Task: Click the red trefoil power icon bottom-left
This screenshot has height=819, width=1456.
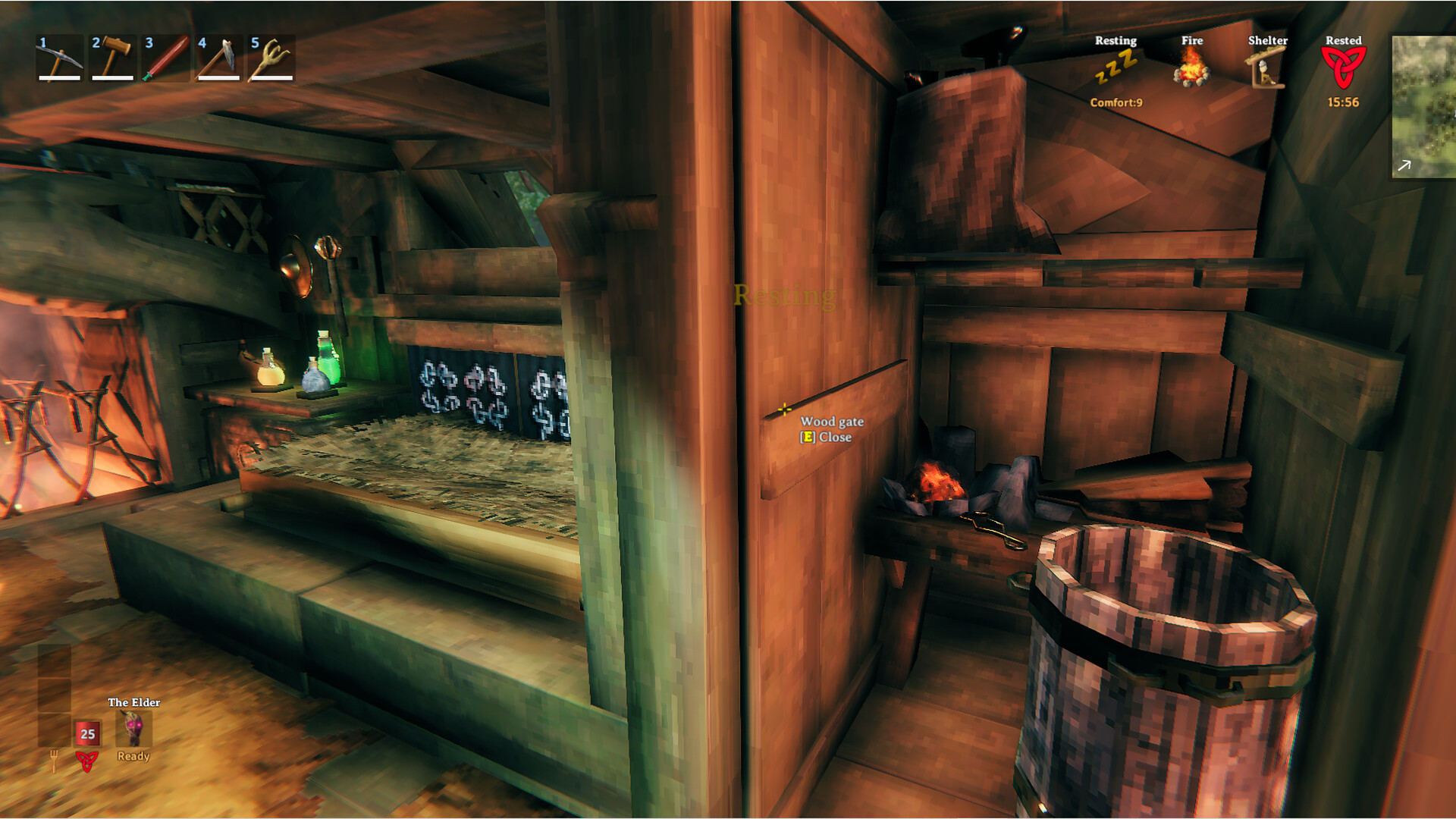Action: coord(87,762)
